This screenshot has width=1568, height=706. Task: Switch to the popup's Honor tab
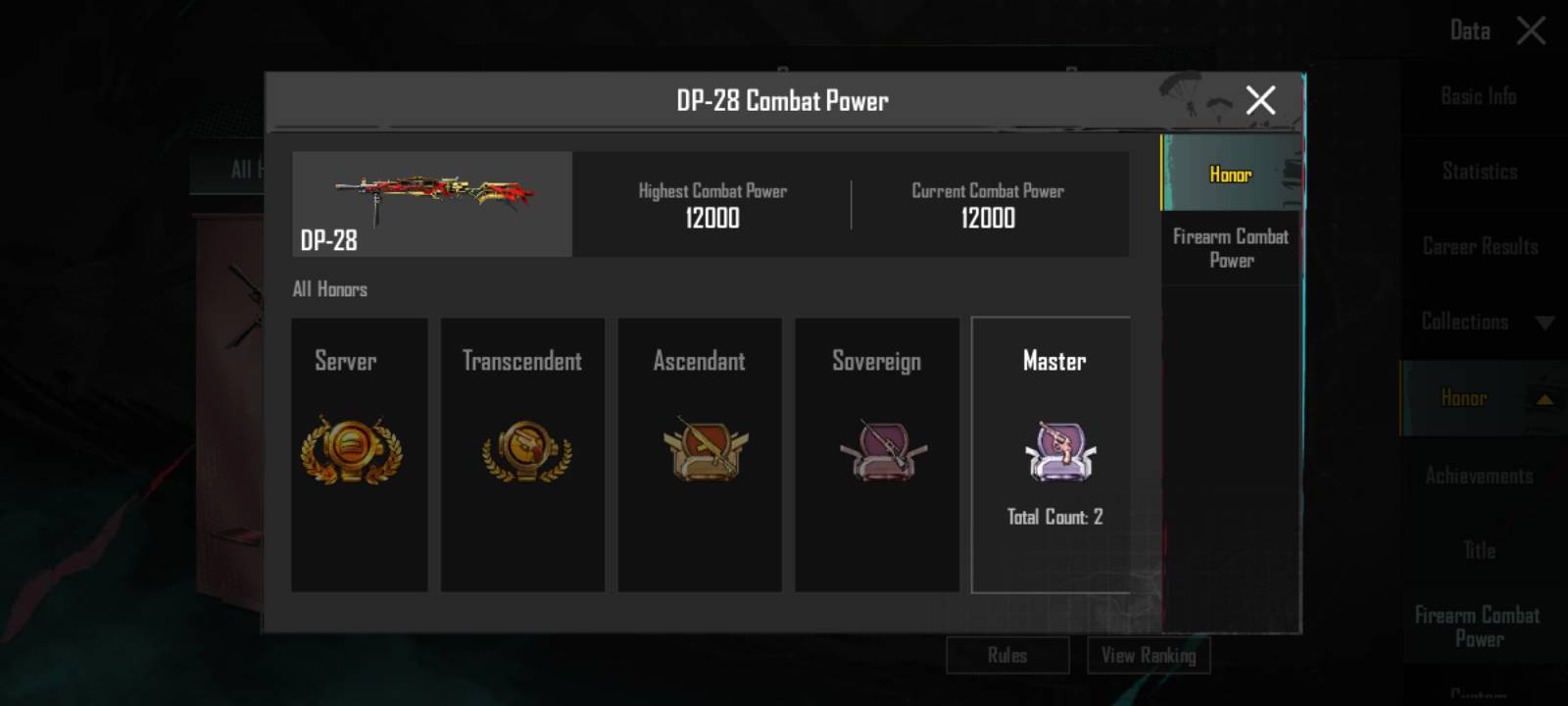click(x=1231, y=174)
